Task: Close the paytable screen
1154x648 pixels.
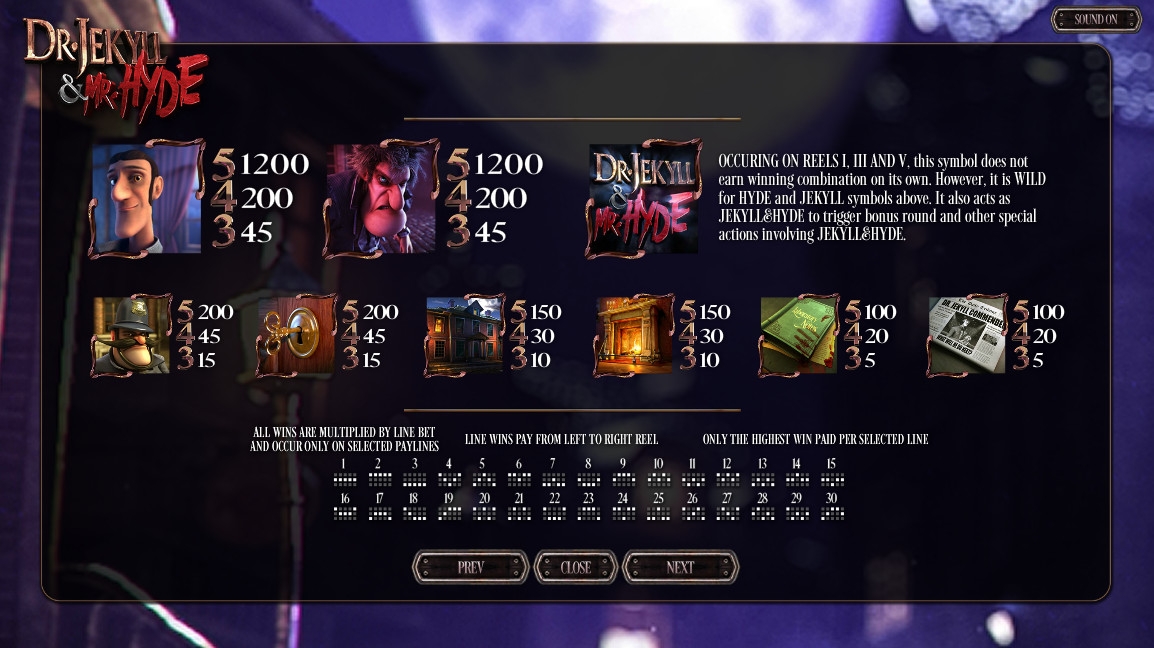Action: coord(576,567)
